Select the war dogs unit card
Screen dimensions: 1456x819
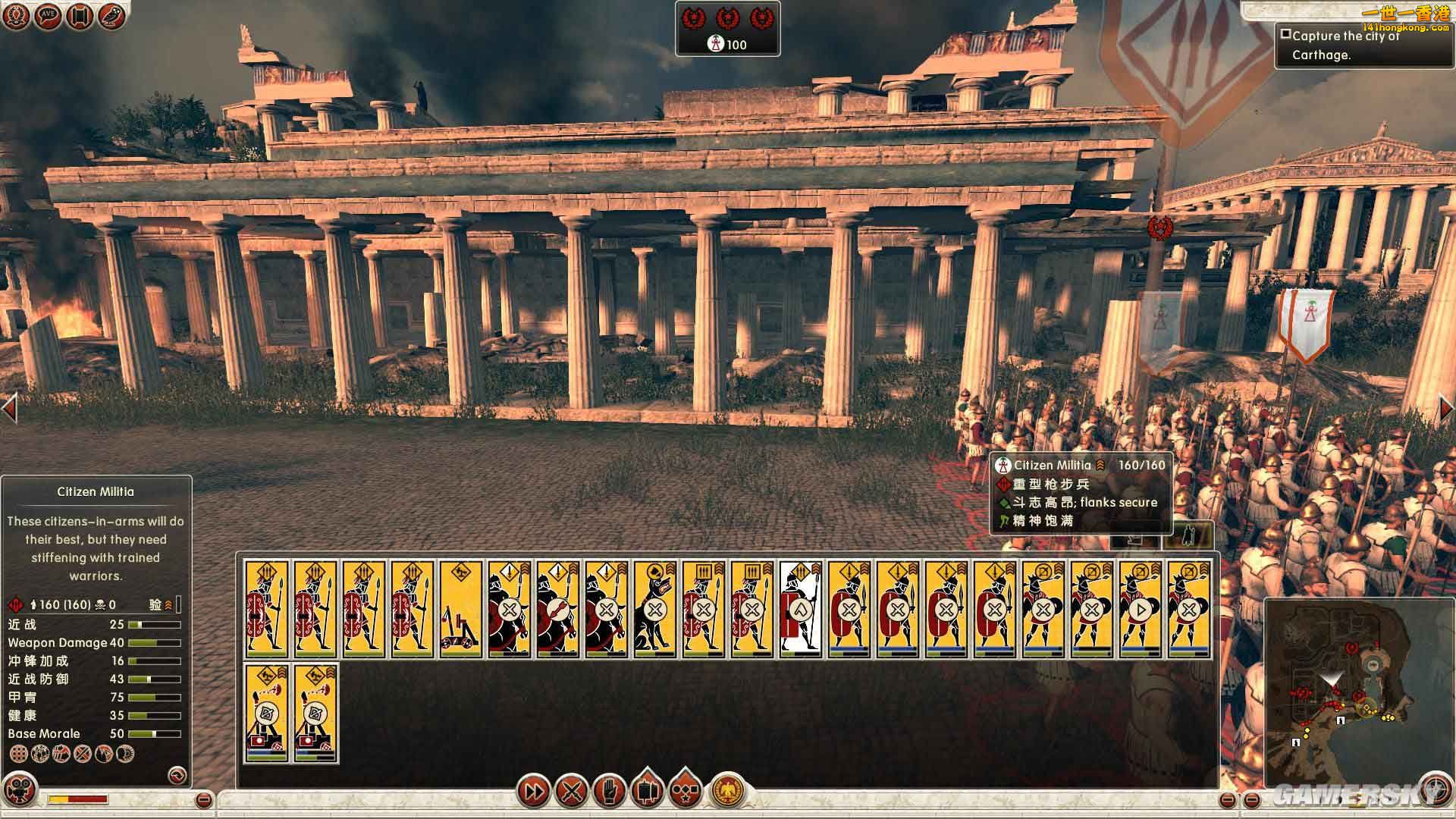(655, 608)
